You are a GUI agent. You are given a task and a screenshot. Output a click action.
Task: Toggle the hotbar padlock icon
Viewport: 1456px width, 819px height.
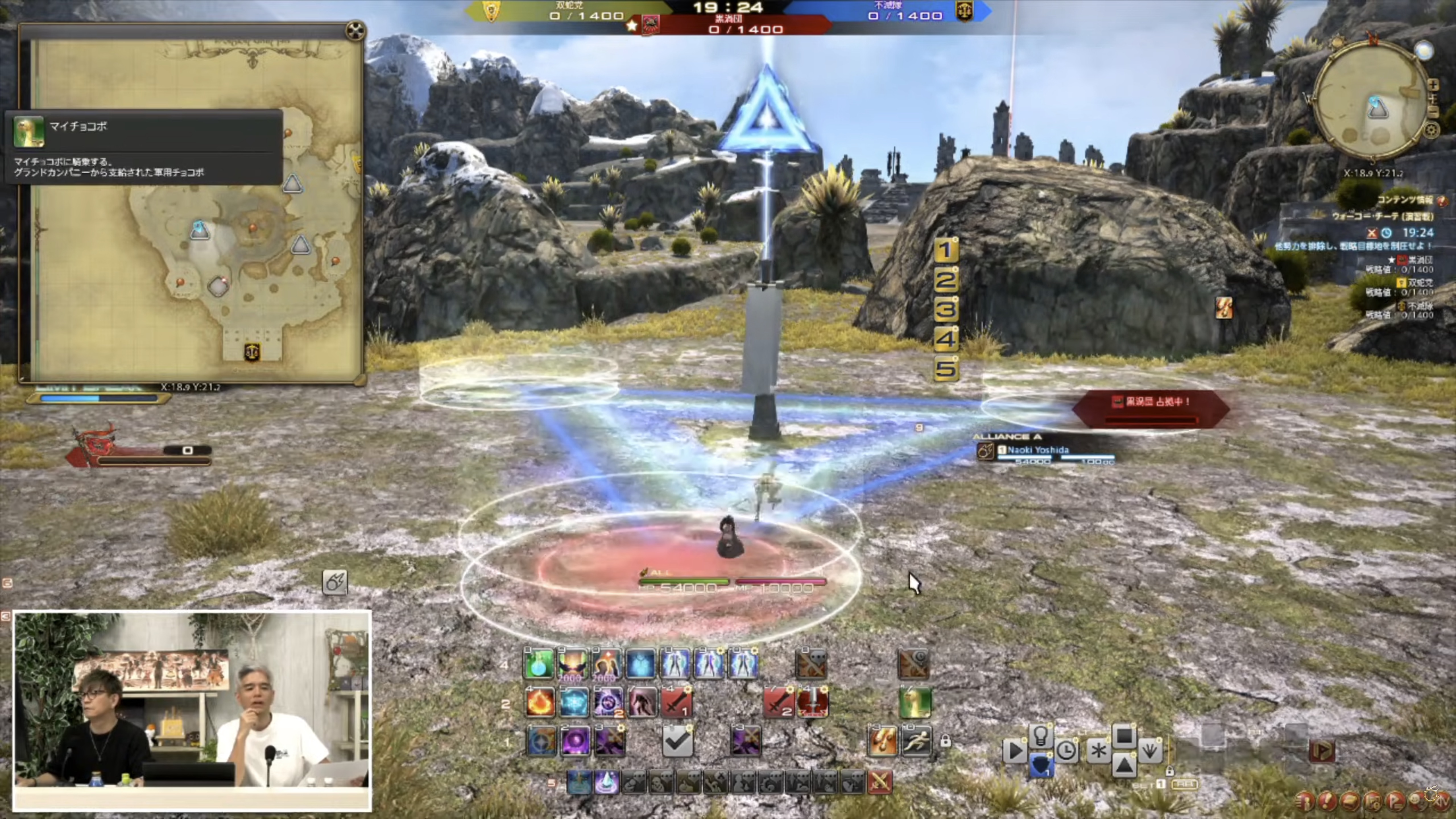(x=946, y=741)
